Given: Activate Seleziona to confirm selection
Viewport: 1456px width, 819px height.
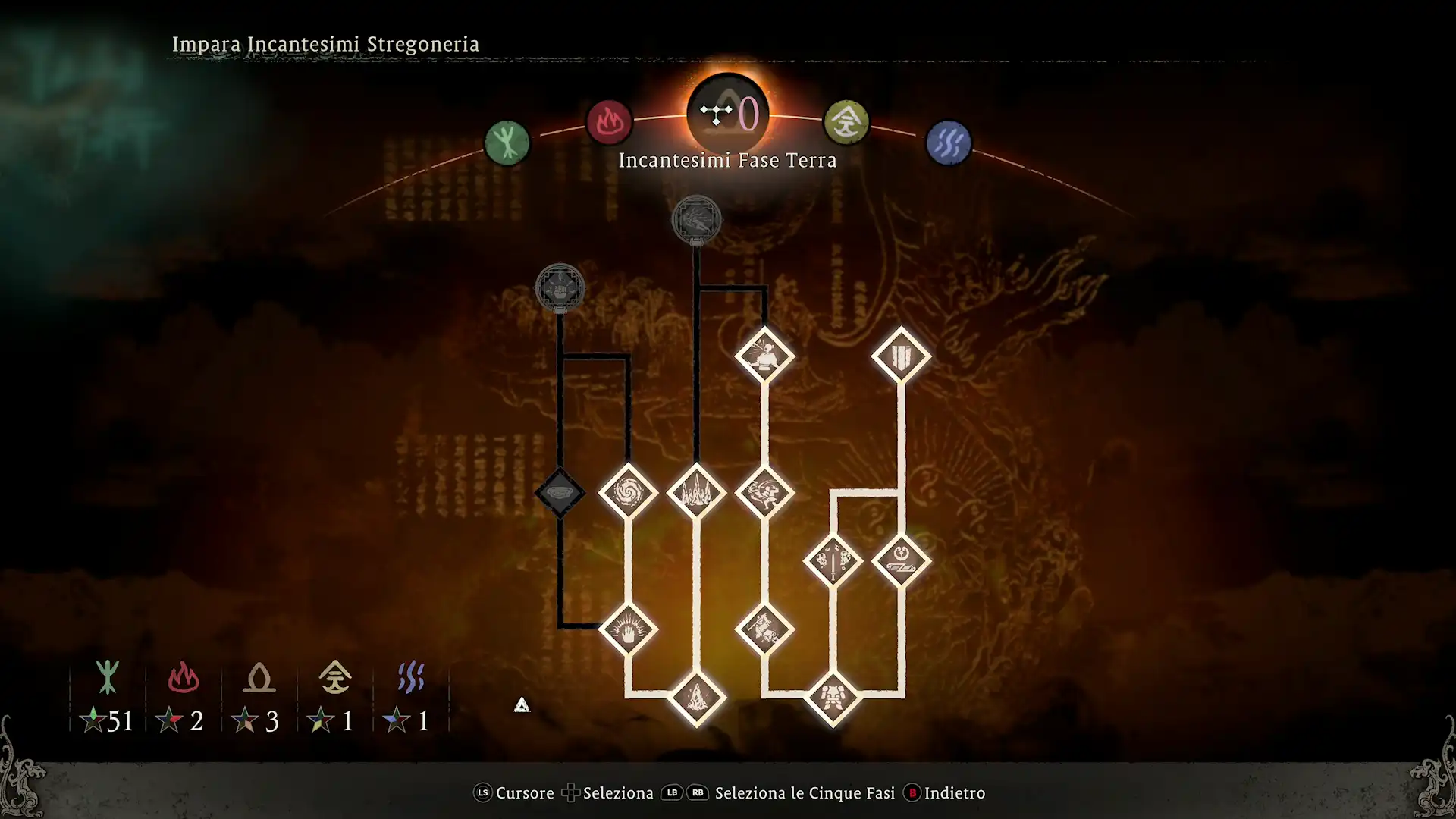Looking at the screenshot, I should [x=616, y=793].
